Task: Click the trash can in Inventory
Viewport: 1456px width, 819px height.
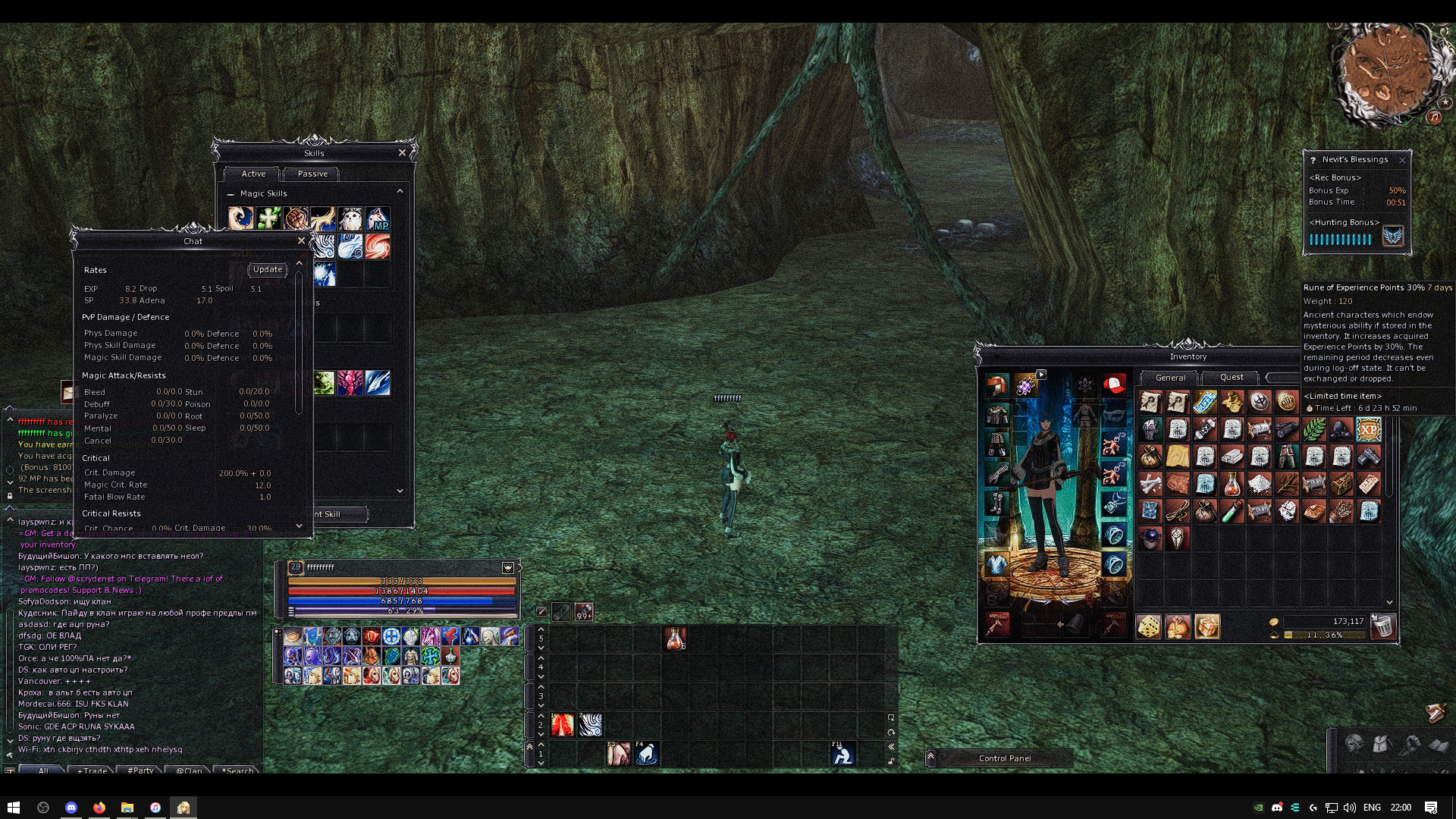Action: coord(1382,627)
